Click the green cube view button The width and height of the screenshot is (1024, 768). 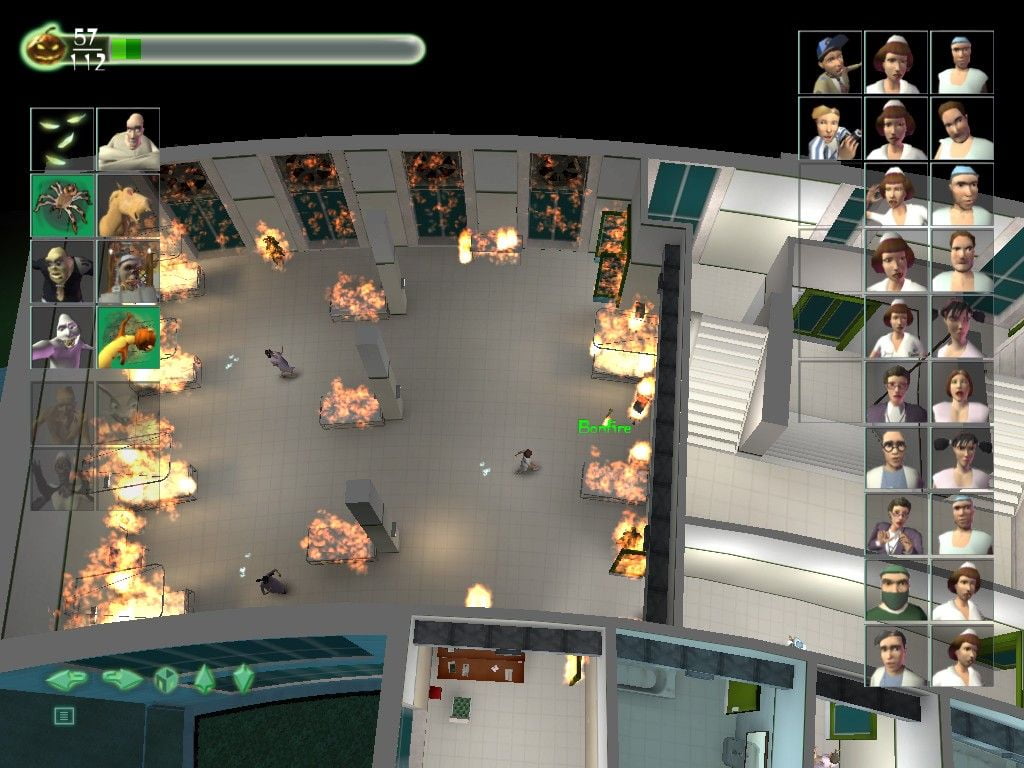[x=165, y=679]
